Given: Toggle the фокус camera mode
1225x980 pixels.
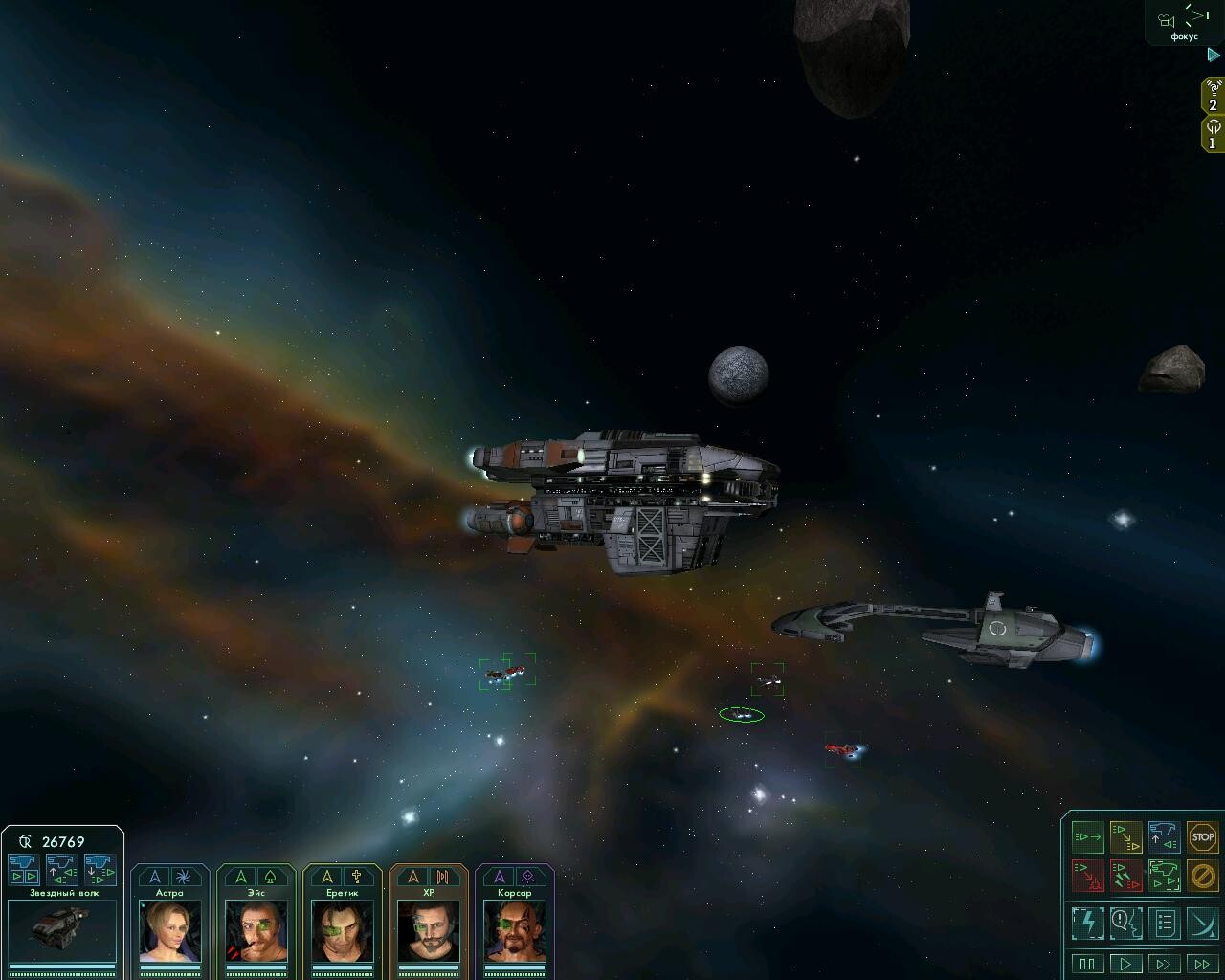Looking at the screenshot, I should [x=1184, y=23].
